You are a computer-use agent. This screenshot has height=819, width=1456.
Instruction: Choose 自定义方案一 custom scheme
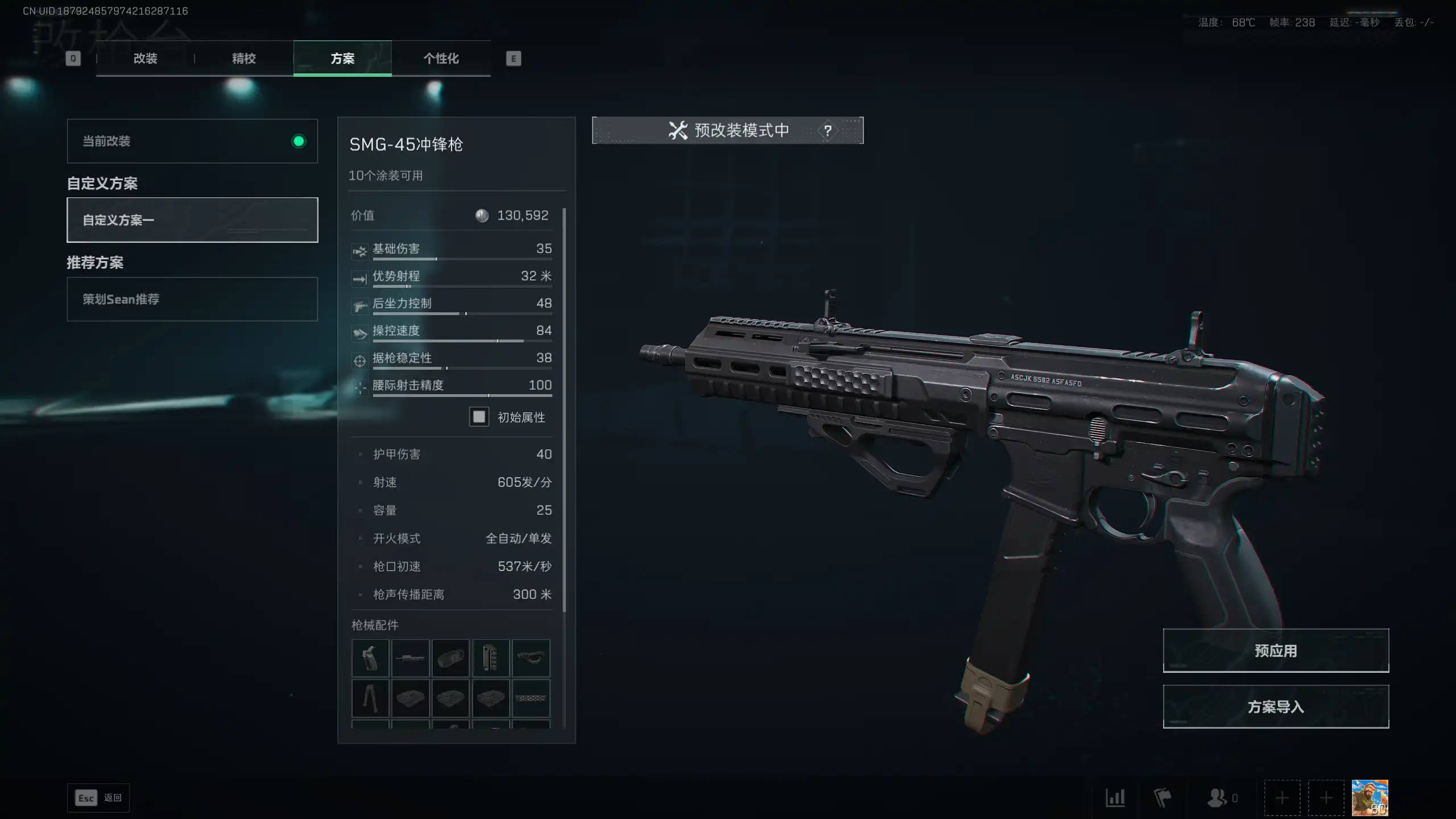coord(192,220)
